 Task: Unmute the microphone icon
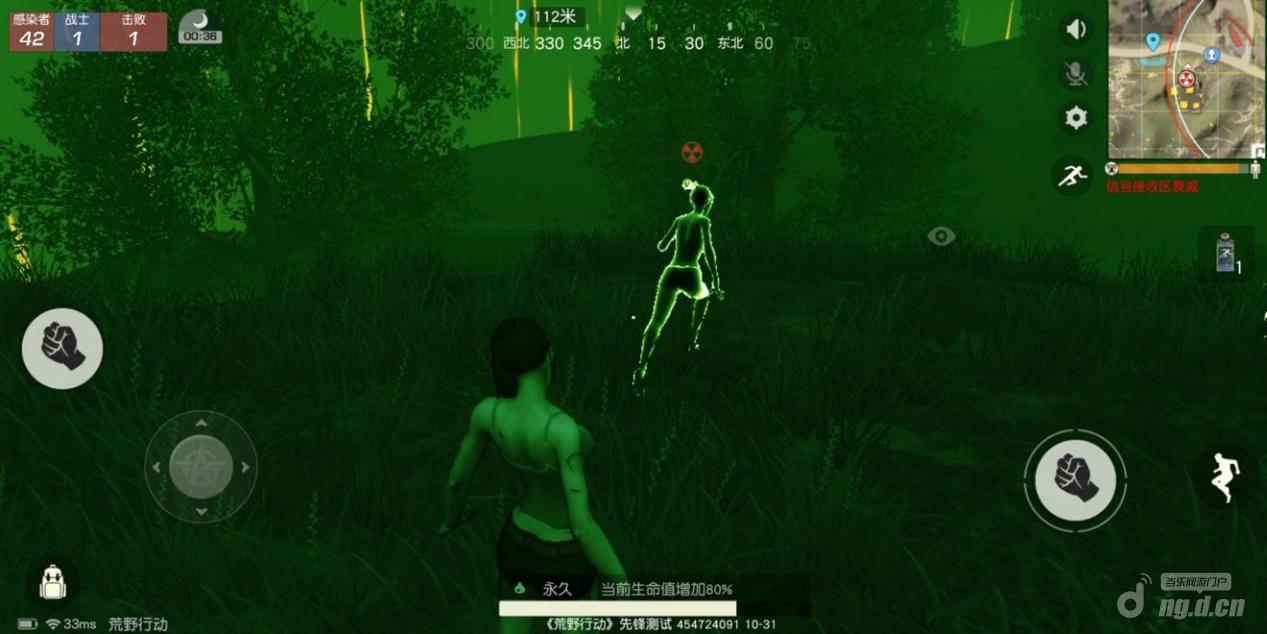pyautogui.click(x=1076, y=73)
